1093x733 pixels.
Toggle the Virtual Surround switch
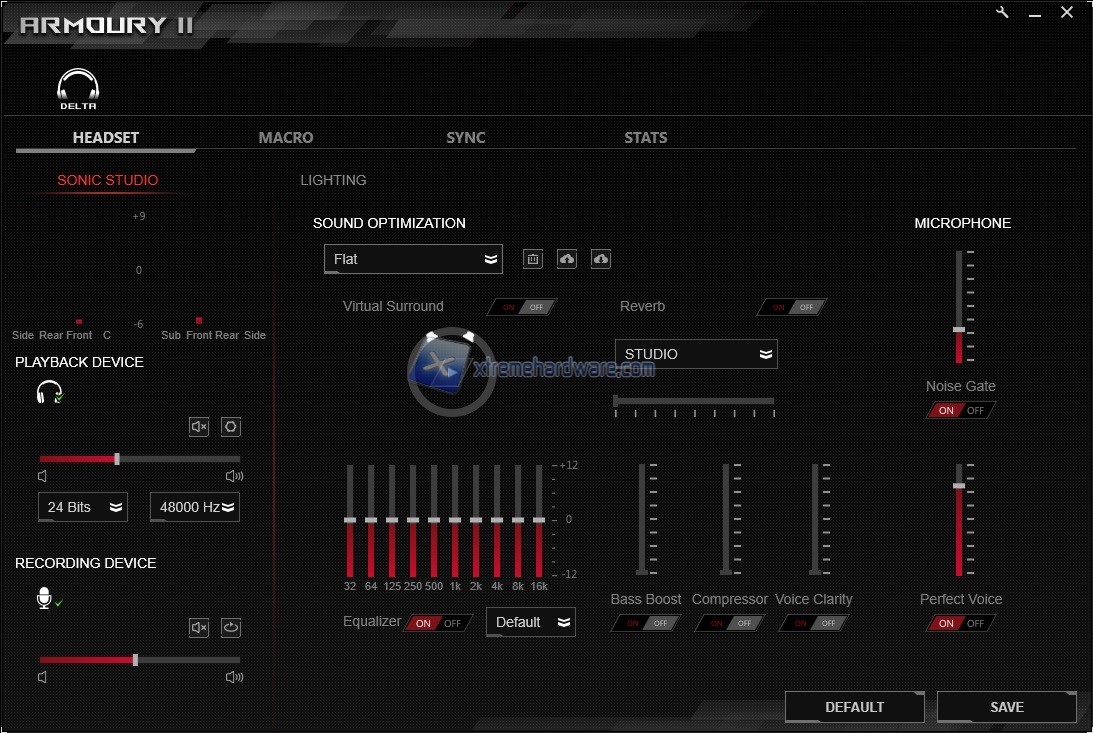[522, 307]
